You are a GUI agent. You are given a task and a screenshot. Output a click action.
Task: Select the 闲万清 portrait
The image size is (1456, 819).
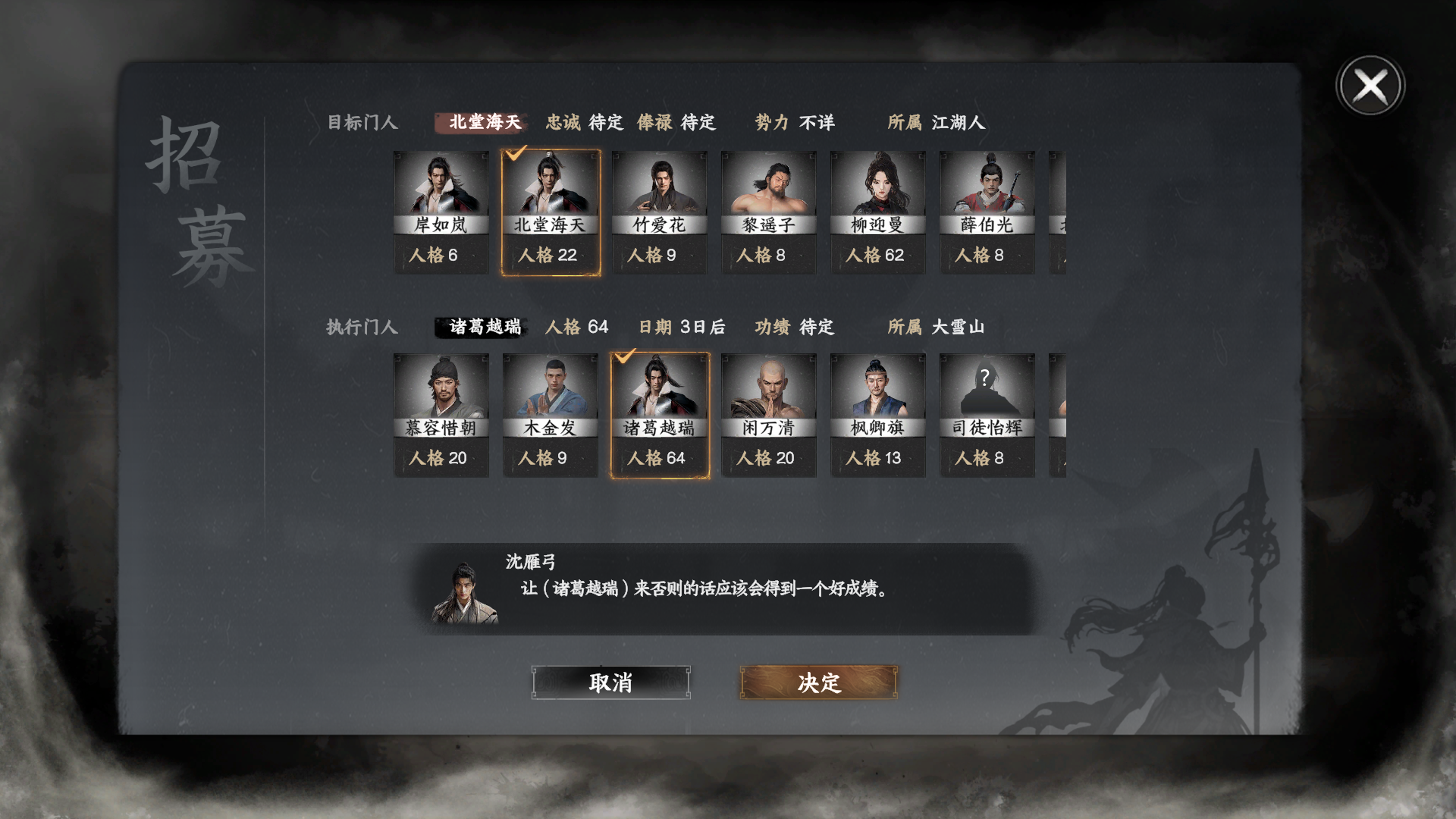point(769,388)
